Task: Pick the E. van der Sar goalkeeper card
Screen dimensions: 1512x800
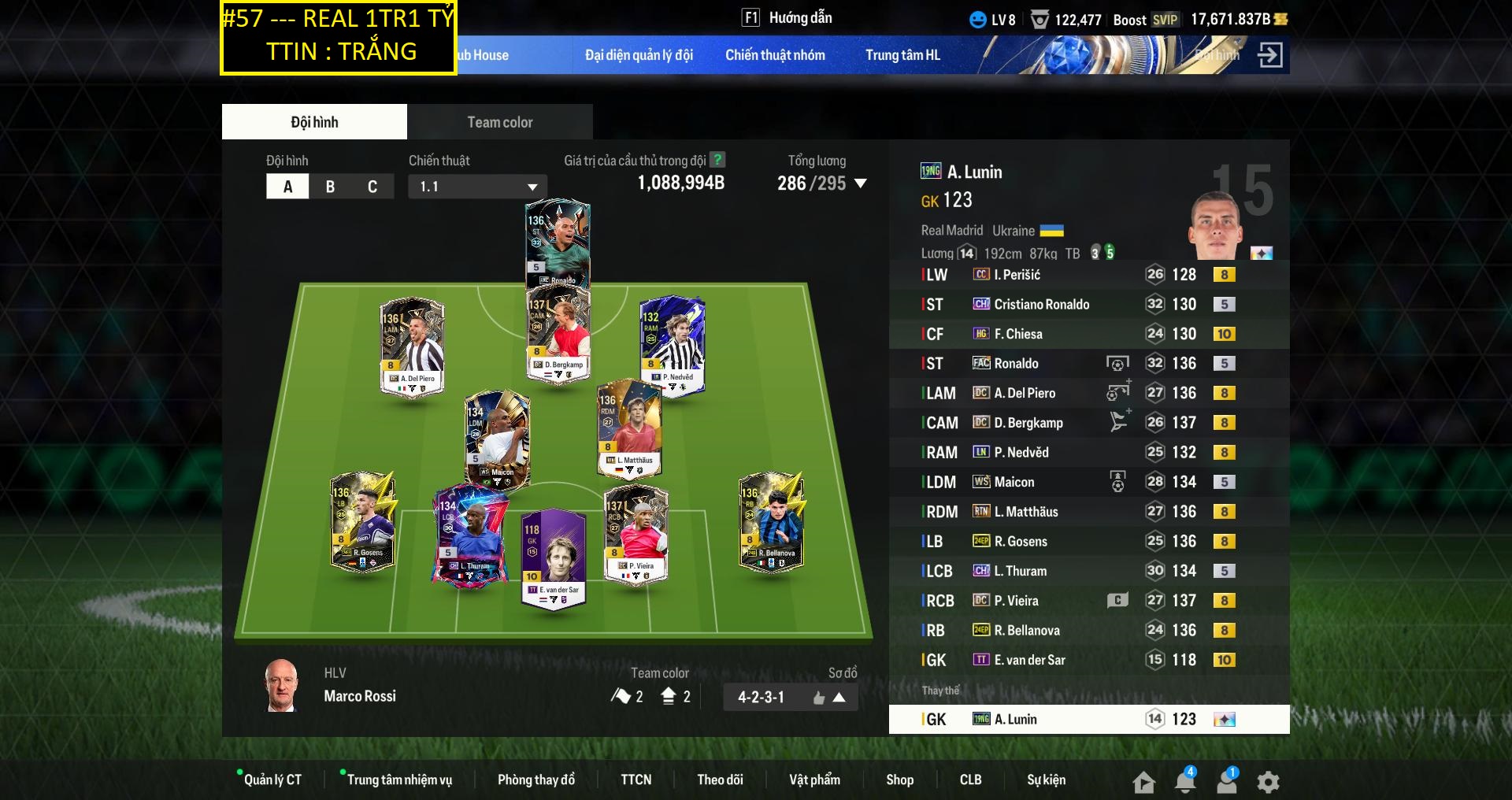Action: (554, 559)
